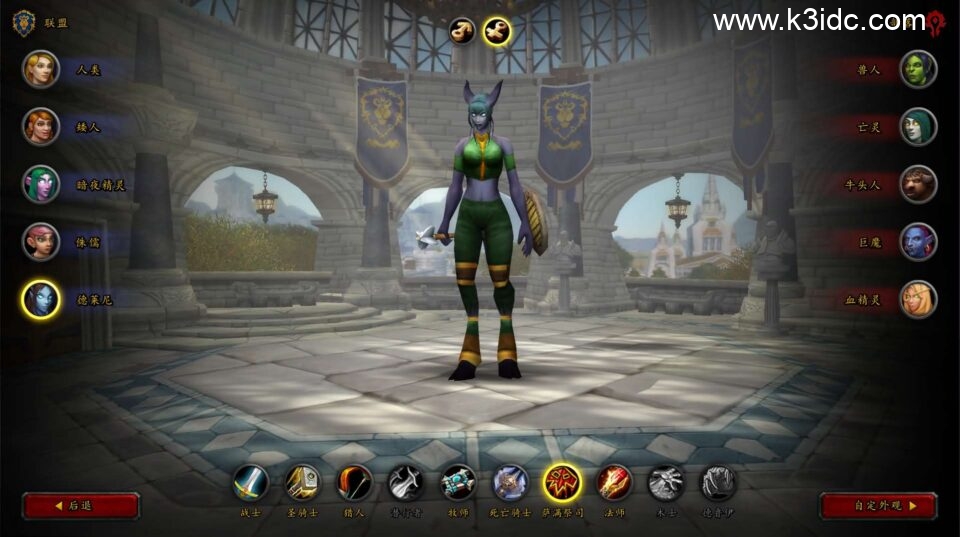The height and width of the screenshot is (537, 960).
Task: Pick the Night Elf race portrait
Action: pos(41,184)
